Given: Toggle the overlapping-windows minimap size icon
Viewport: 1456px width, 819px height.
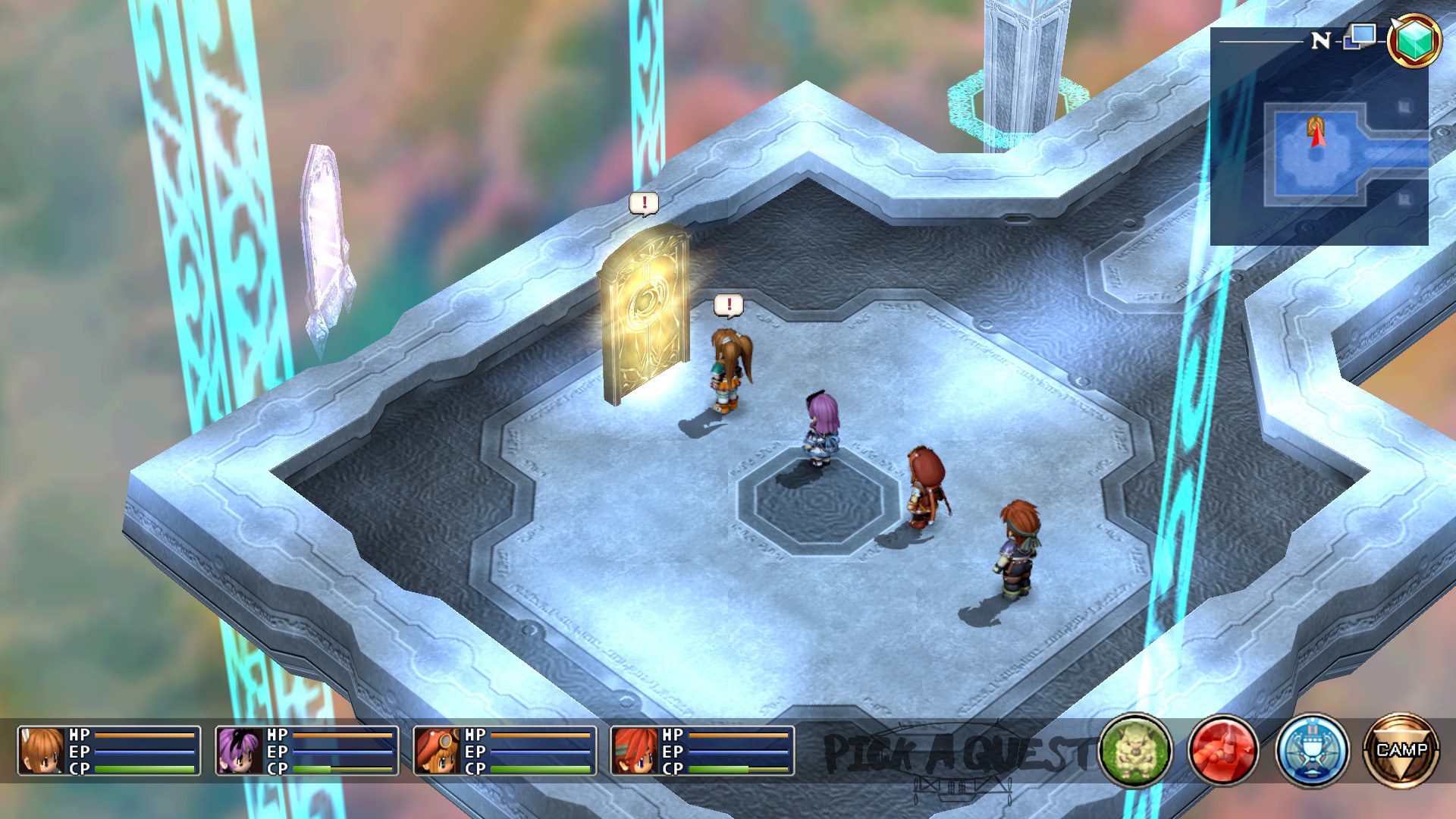Looking at the screenshot, I should [1360, 36].
